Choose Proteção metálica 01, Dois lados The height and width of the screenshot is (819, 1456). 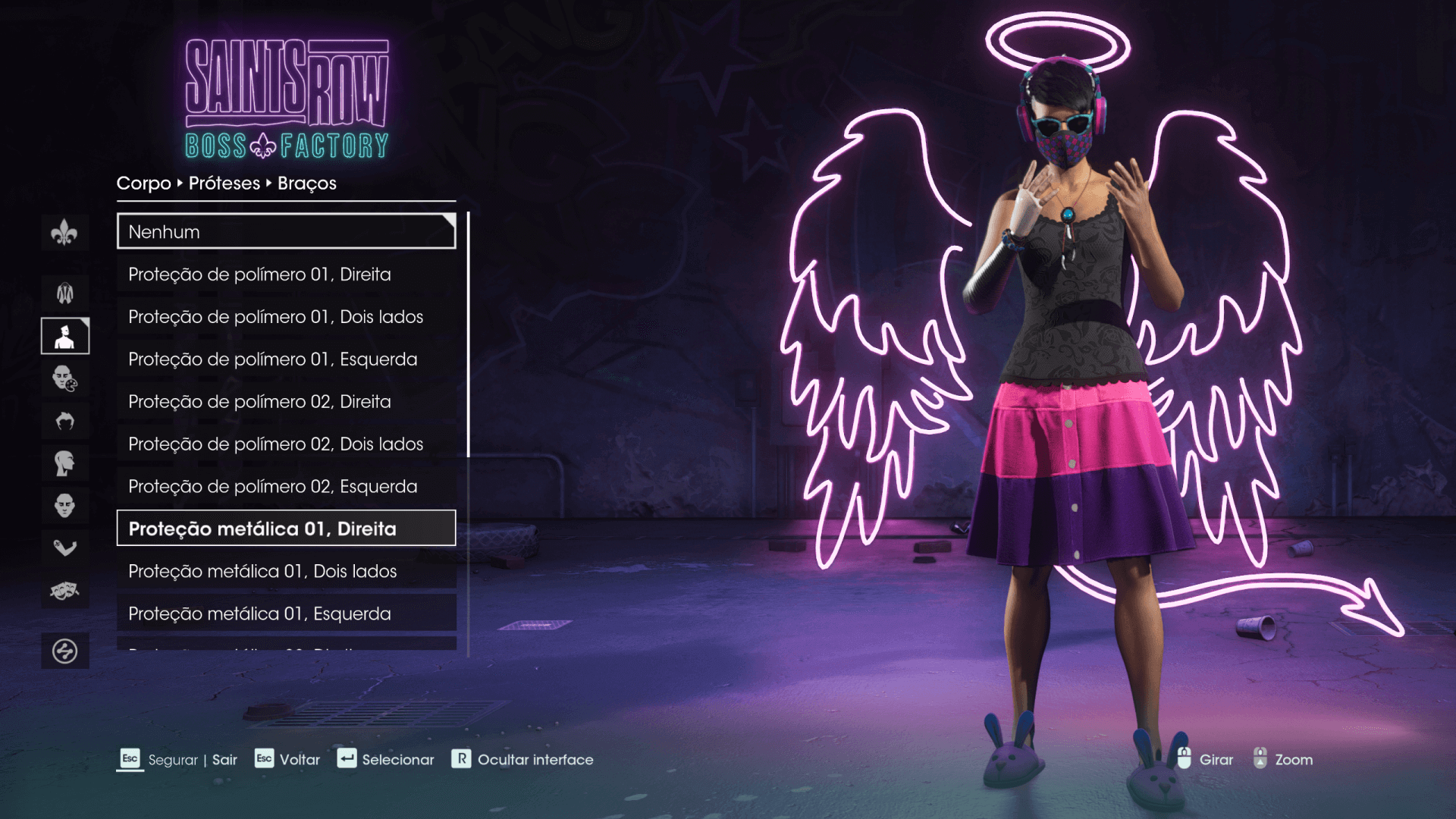(286, 571)
